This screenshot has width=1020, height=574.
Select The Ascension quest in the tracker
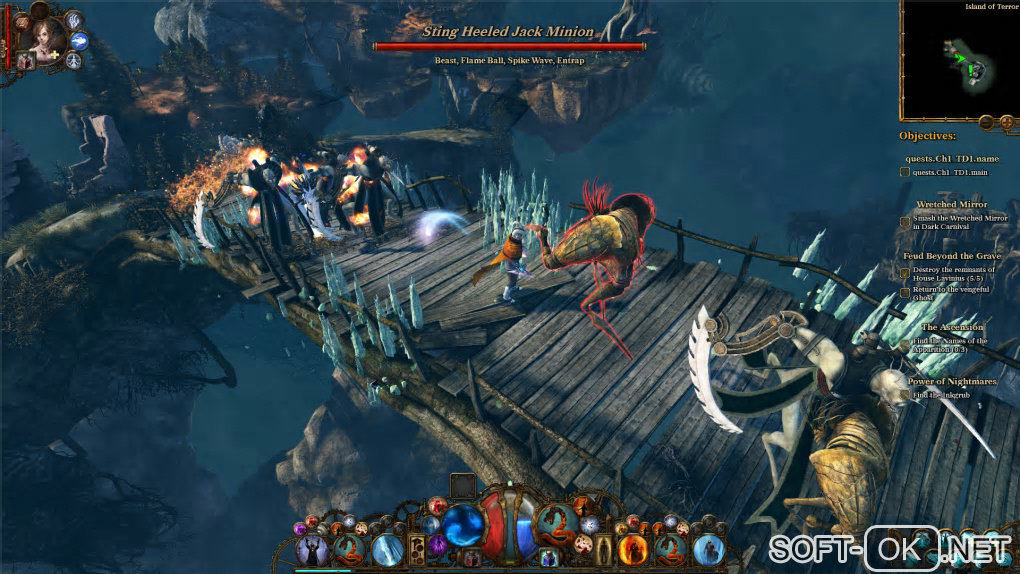pyautogui.click(x=951, y=327)
